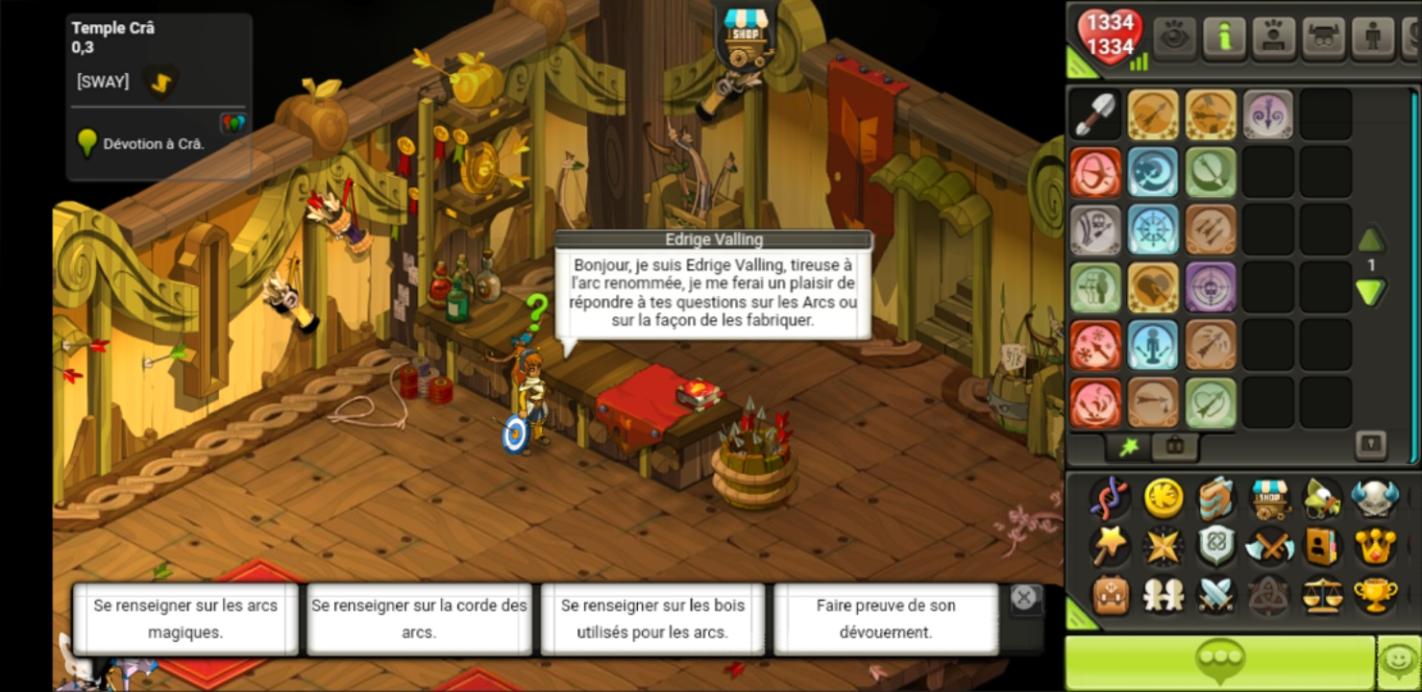Choose 'Se renseigner sur la corde des arcs'
The height and width of the screenshot is (692, 1422).
419,619
